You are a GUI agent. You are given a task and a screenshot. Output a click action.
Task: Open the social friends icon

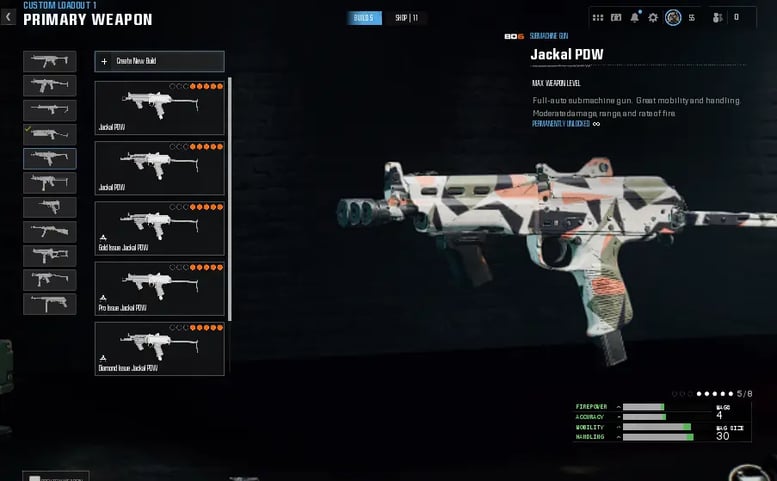[x=716, y=17]
